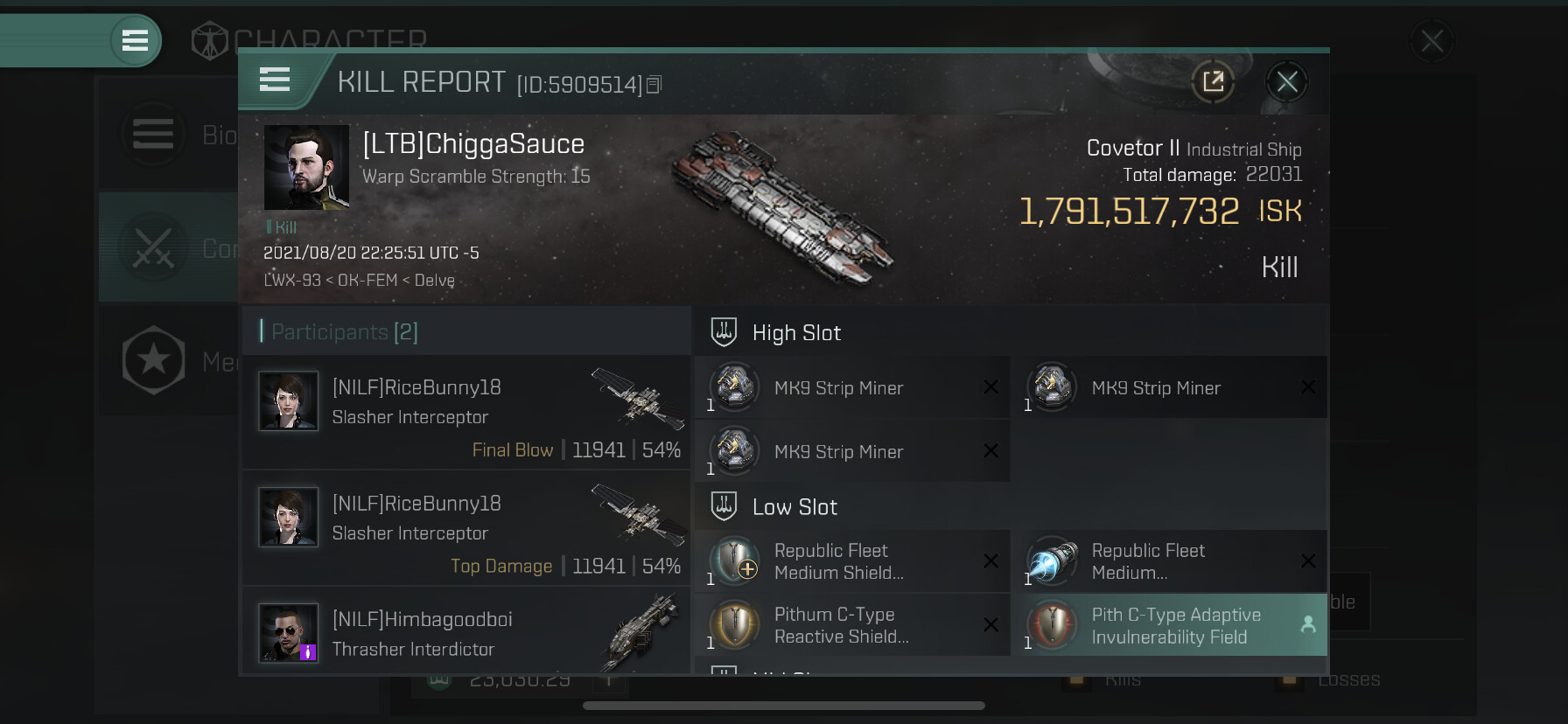Open the main menu button top-left
Image resolution: width=1568 pixels, height=724 pixels.
pyautogui.click(x=135, y=40)
